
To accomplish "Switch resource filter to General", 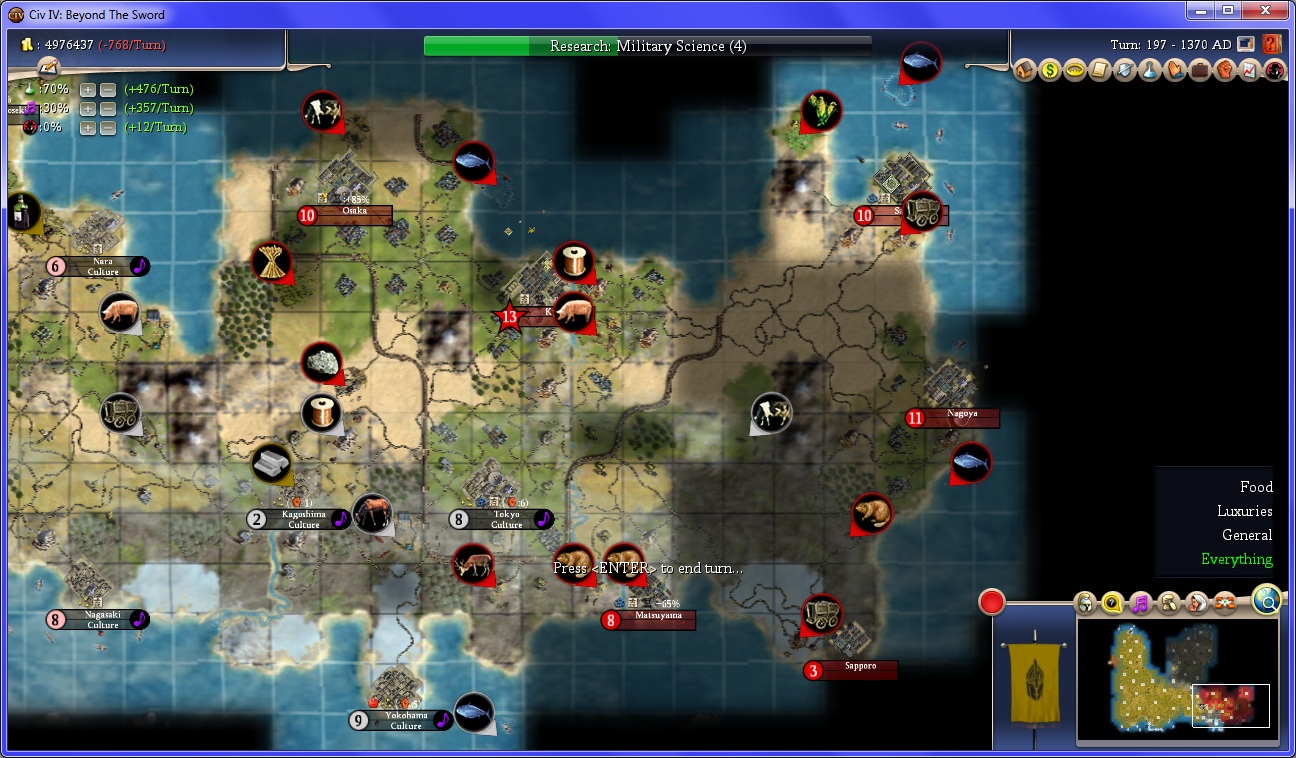I will tap(1247, 535).
